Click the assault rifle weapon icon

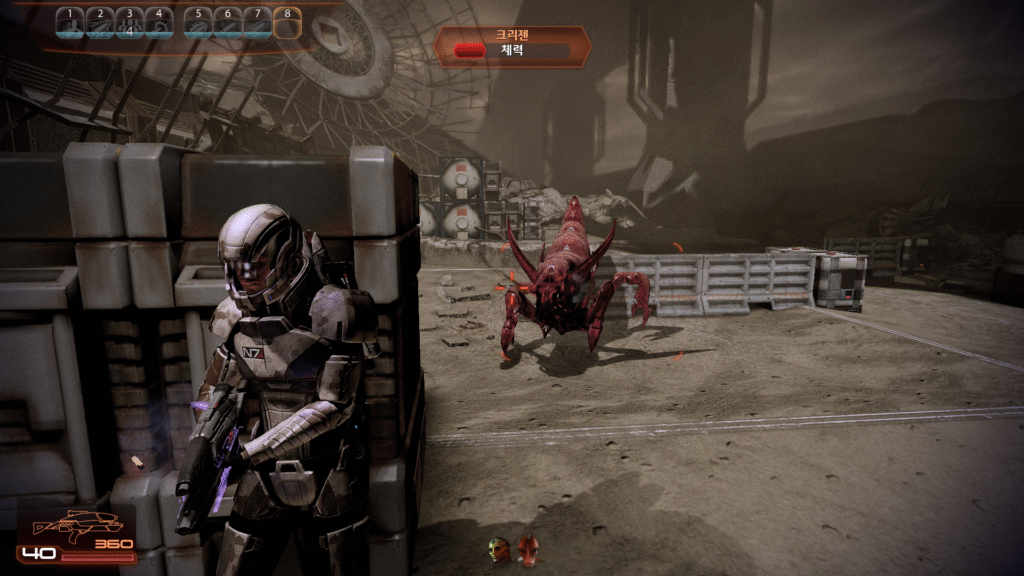tap(76, 525)
